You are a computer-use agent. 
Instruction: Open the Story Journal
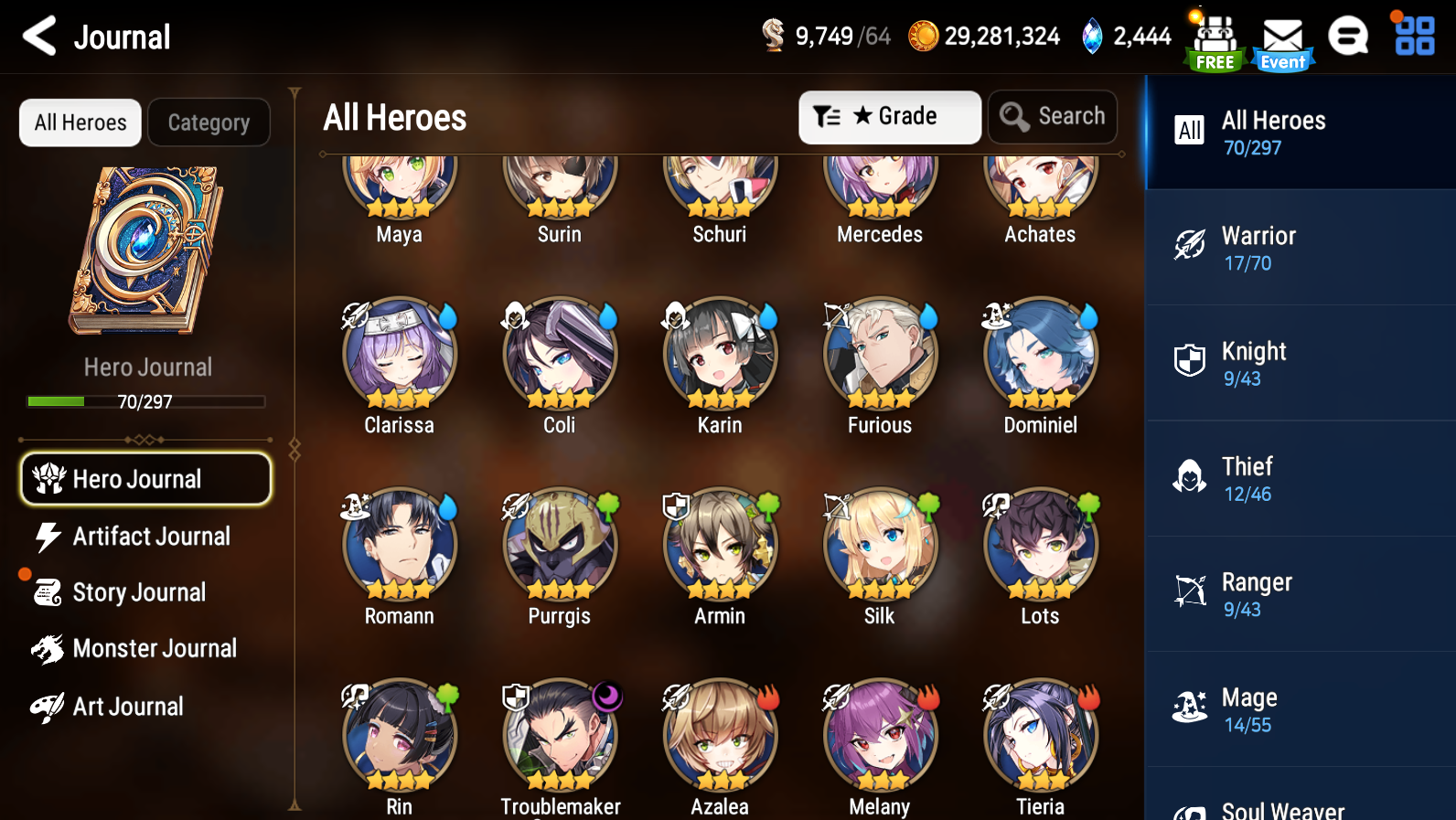(x=137, y=592)
